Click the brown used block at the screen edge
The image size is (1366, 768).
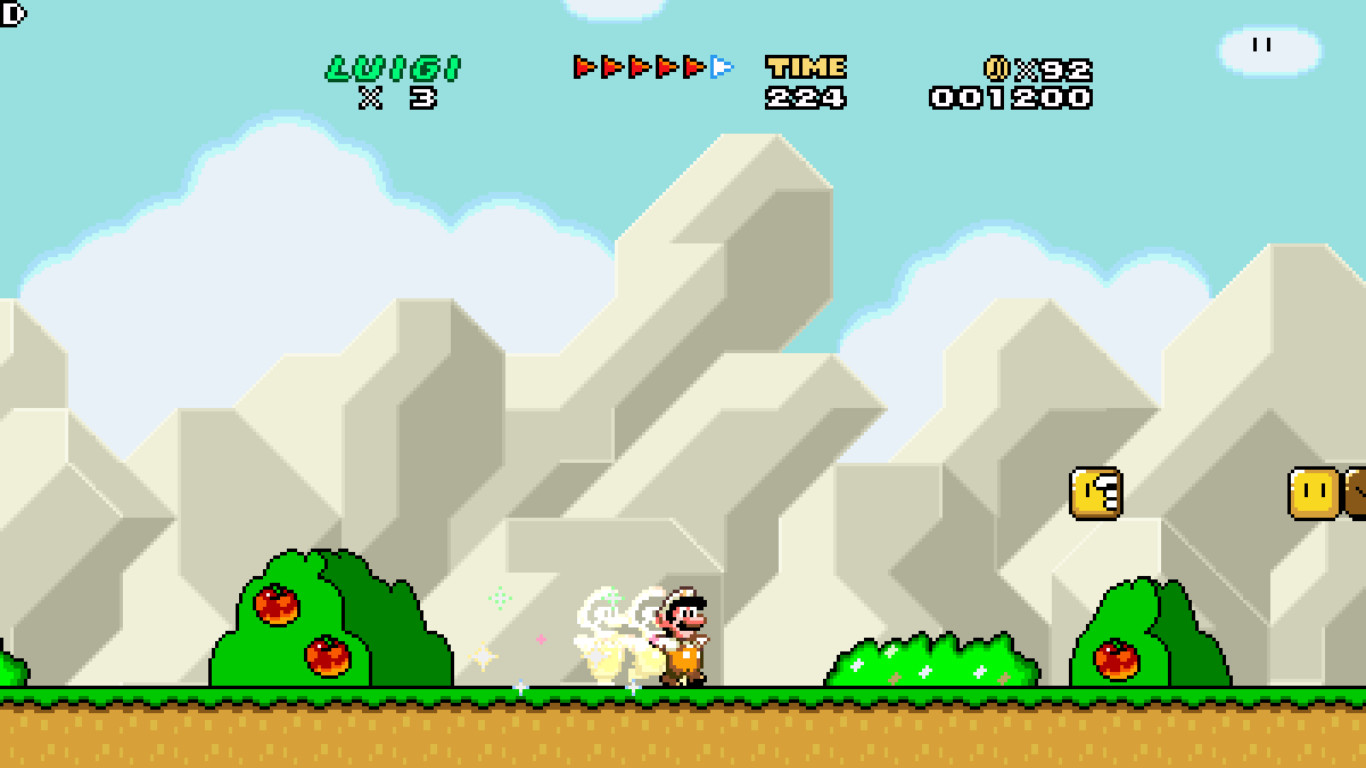coord(1357,493)
